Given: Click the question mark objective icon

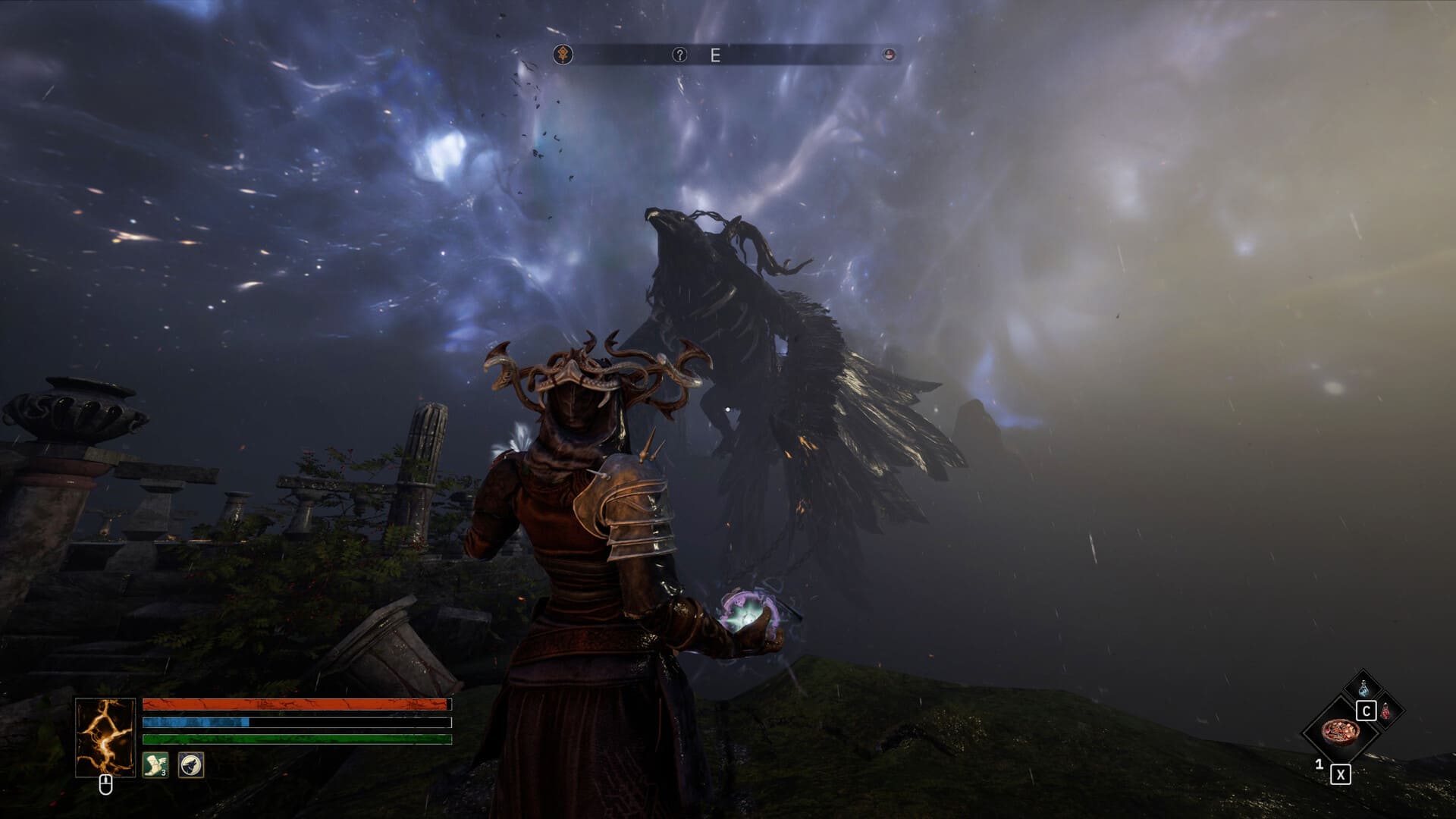Looking at the screenshot, I should 679,55.
